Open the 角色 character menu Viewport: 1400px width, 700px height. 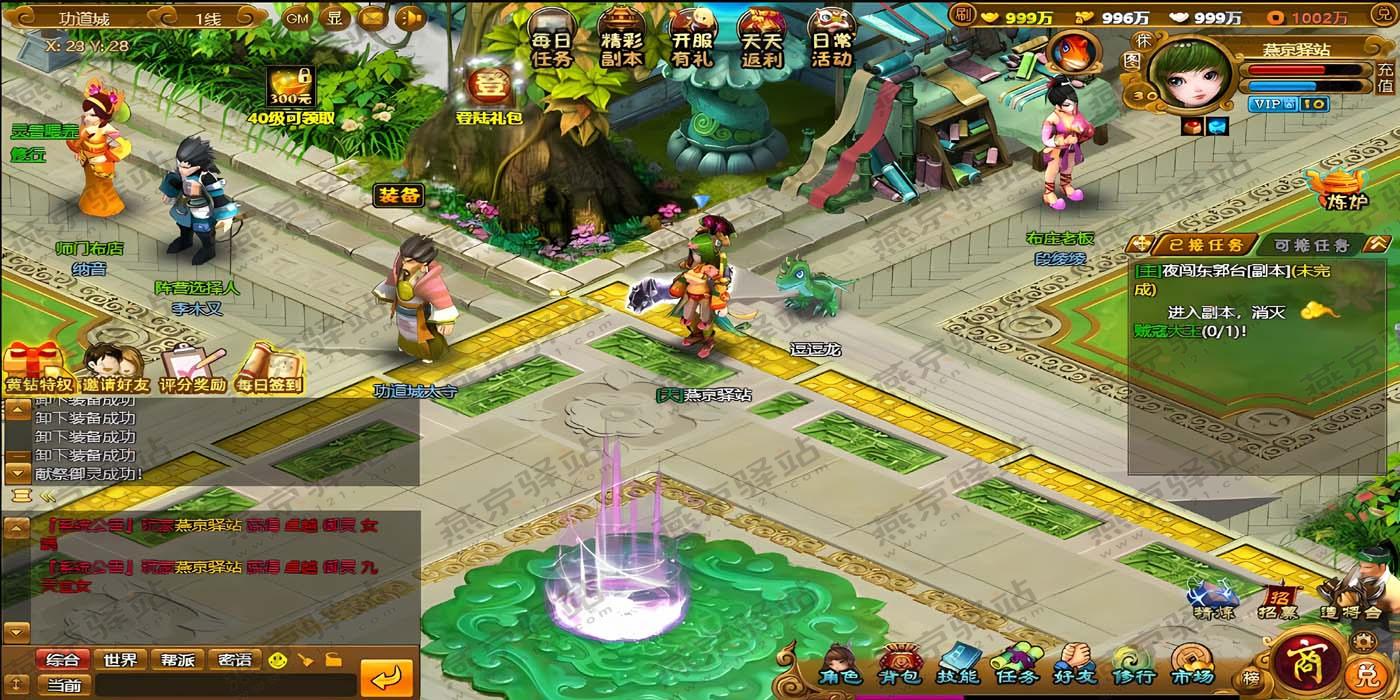(x=839, y=668)
